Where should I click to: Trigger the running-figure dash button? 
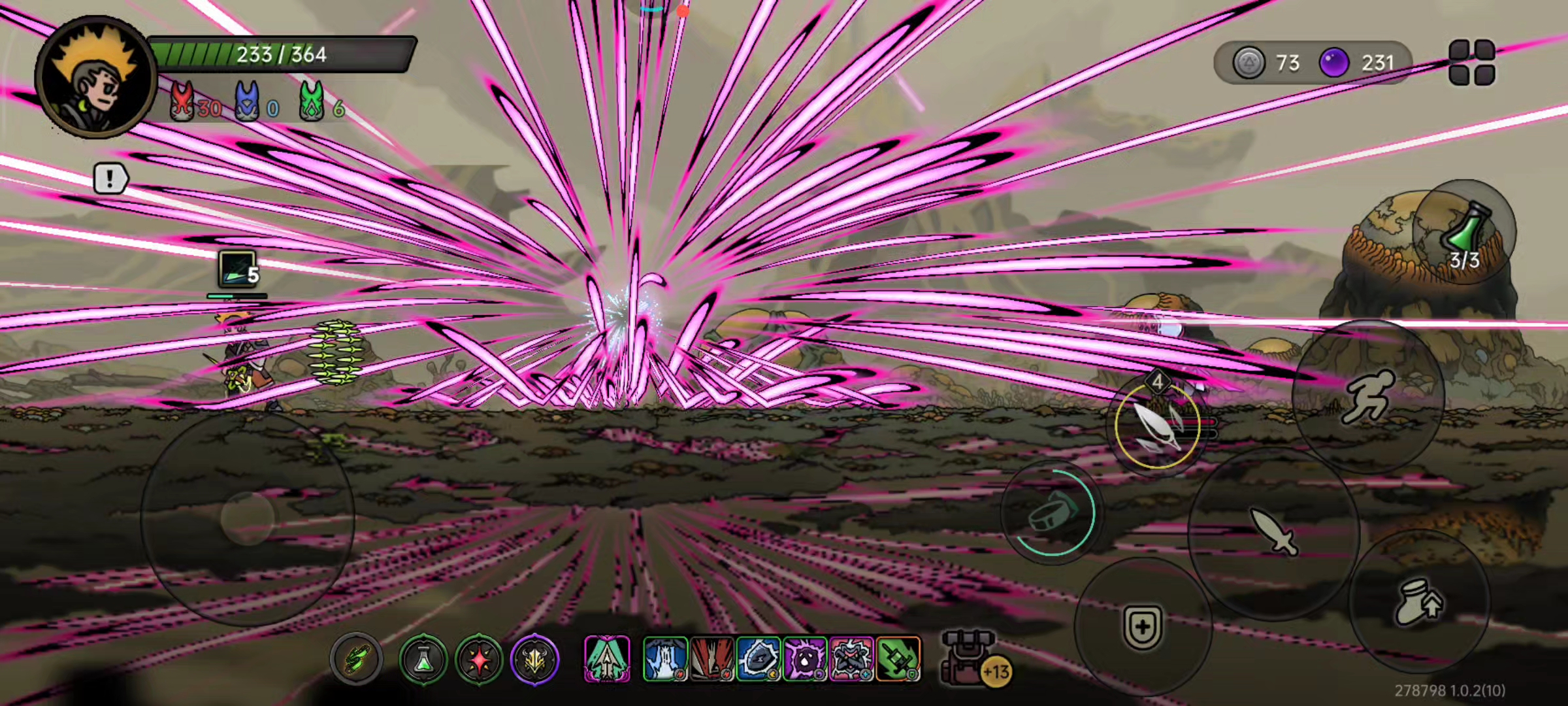click(x=1368, y=397)
